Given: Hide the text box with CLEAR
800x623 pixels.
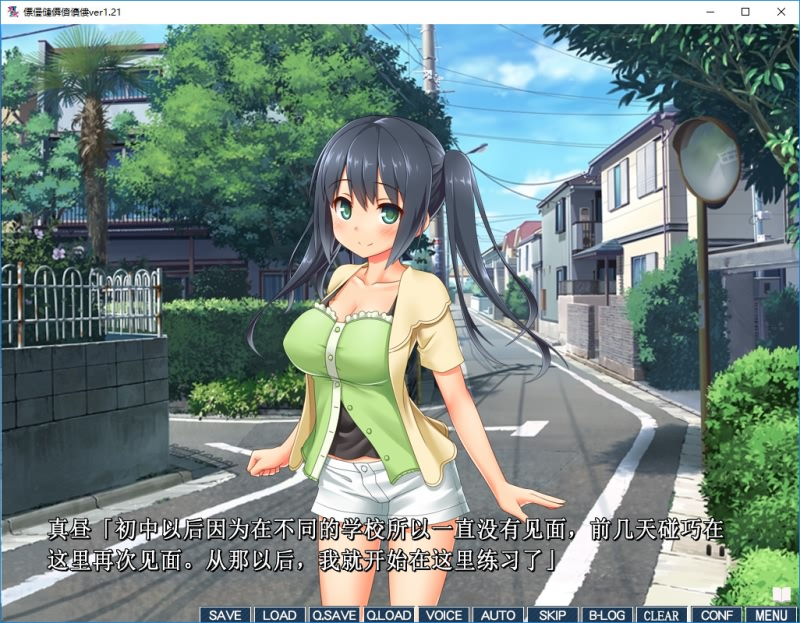Looking at the screenshot, I should click(661, 615).
